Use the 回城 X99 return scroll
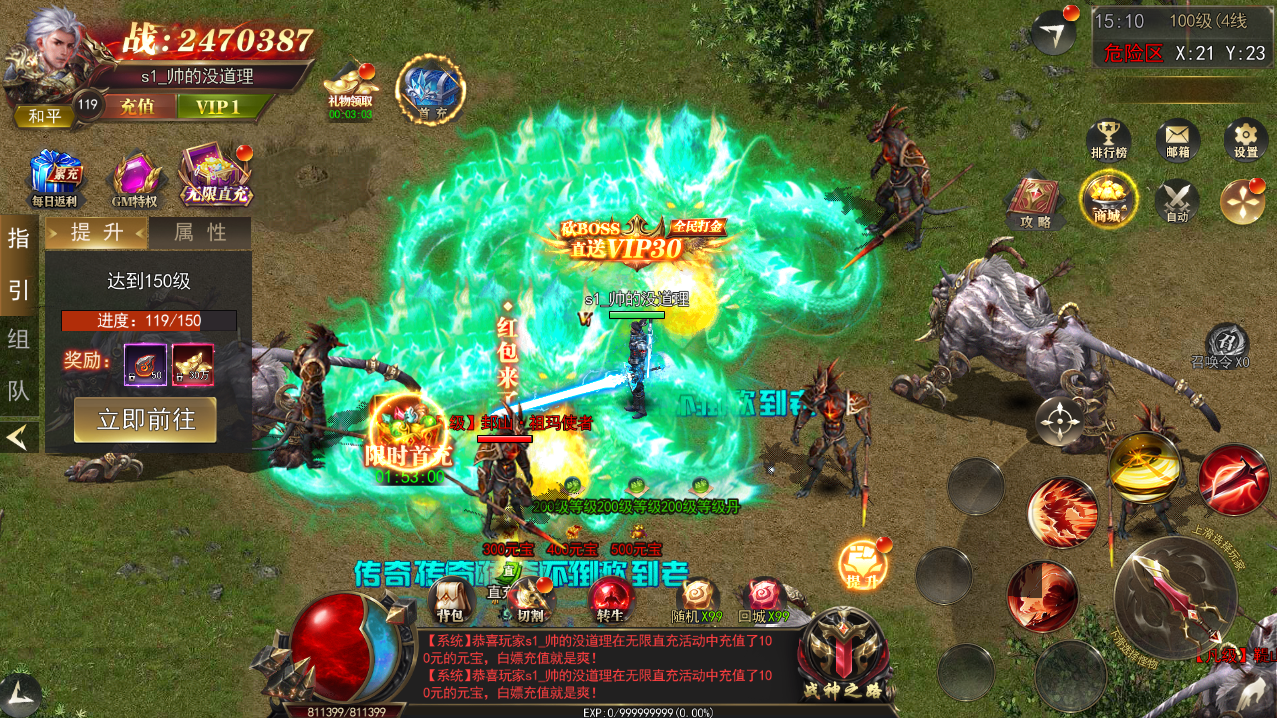 pos(764,600)
